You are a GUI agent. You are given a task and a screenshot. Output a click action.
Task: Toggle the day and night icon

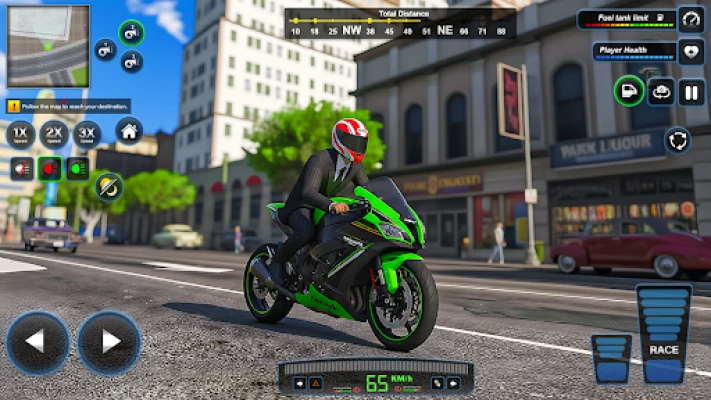click(x=109, y=184)
